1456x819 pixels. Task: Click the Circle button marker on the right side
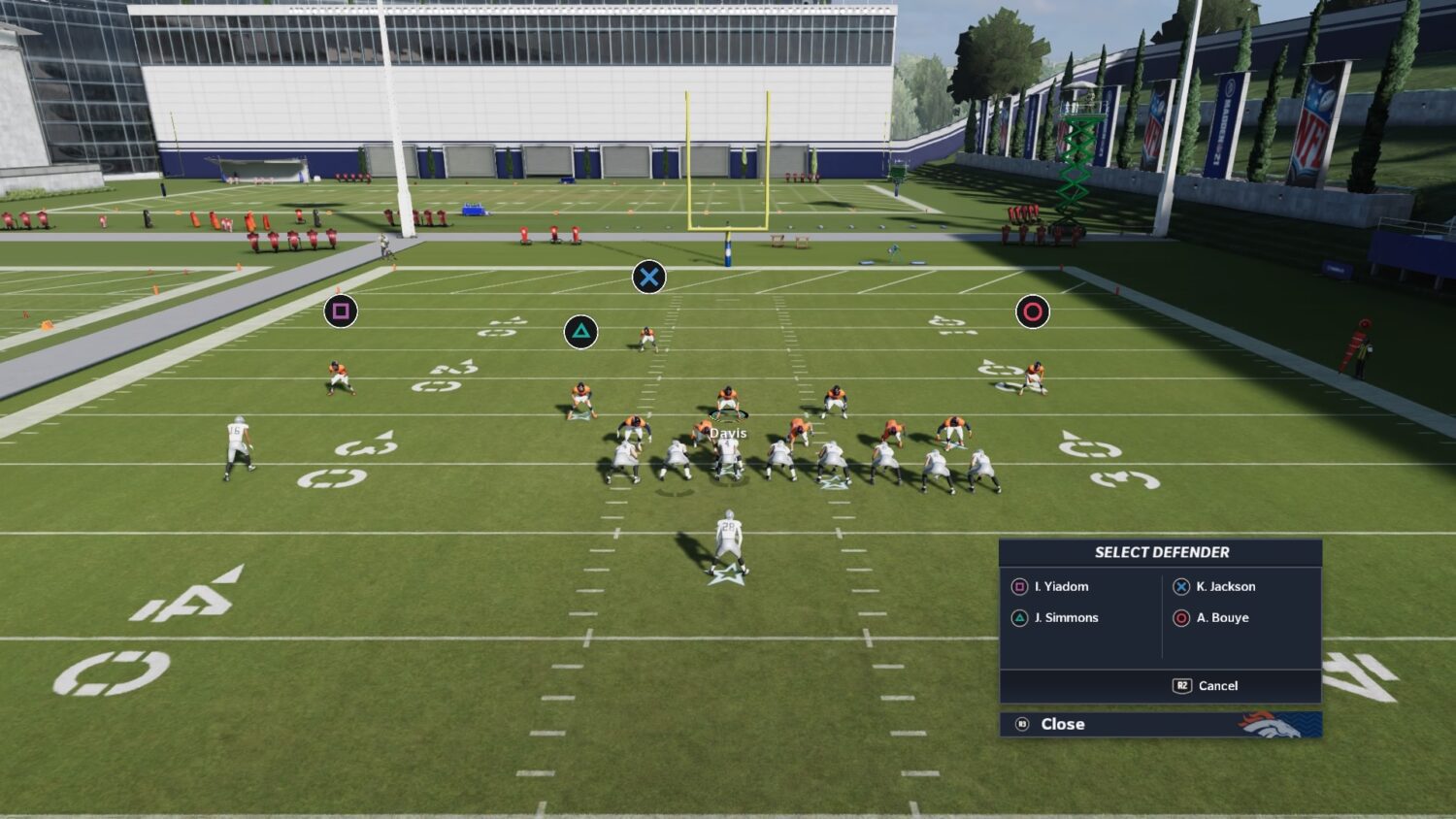[x=1032, y=311]
